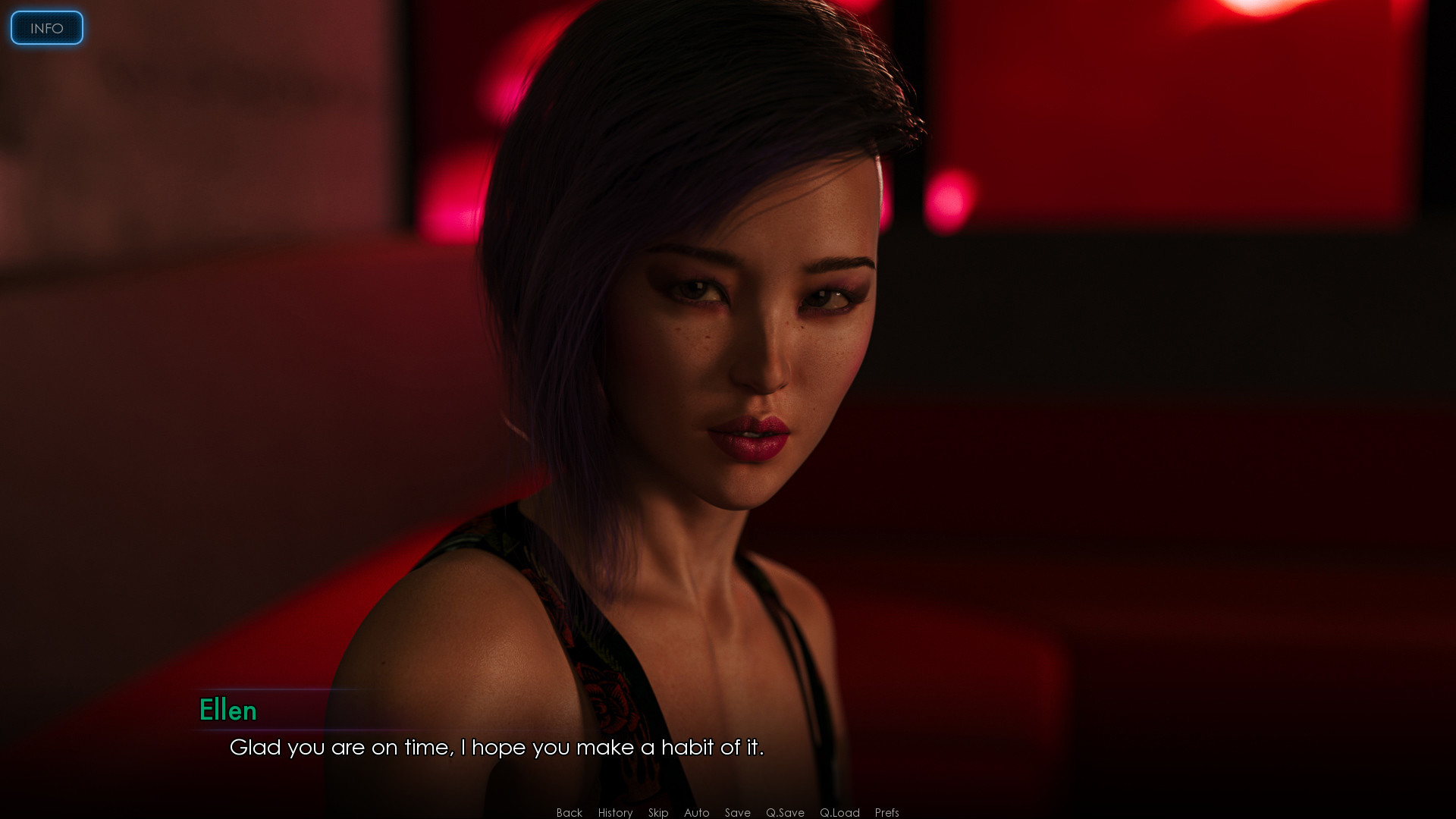Click Prefs to adjust text speed

click(886, 812)
